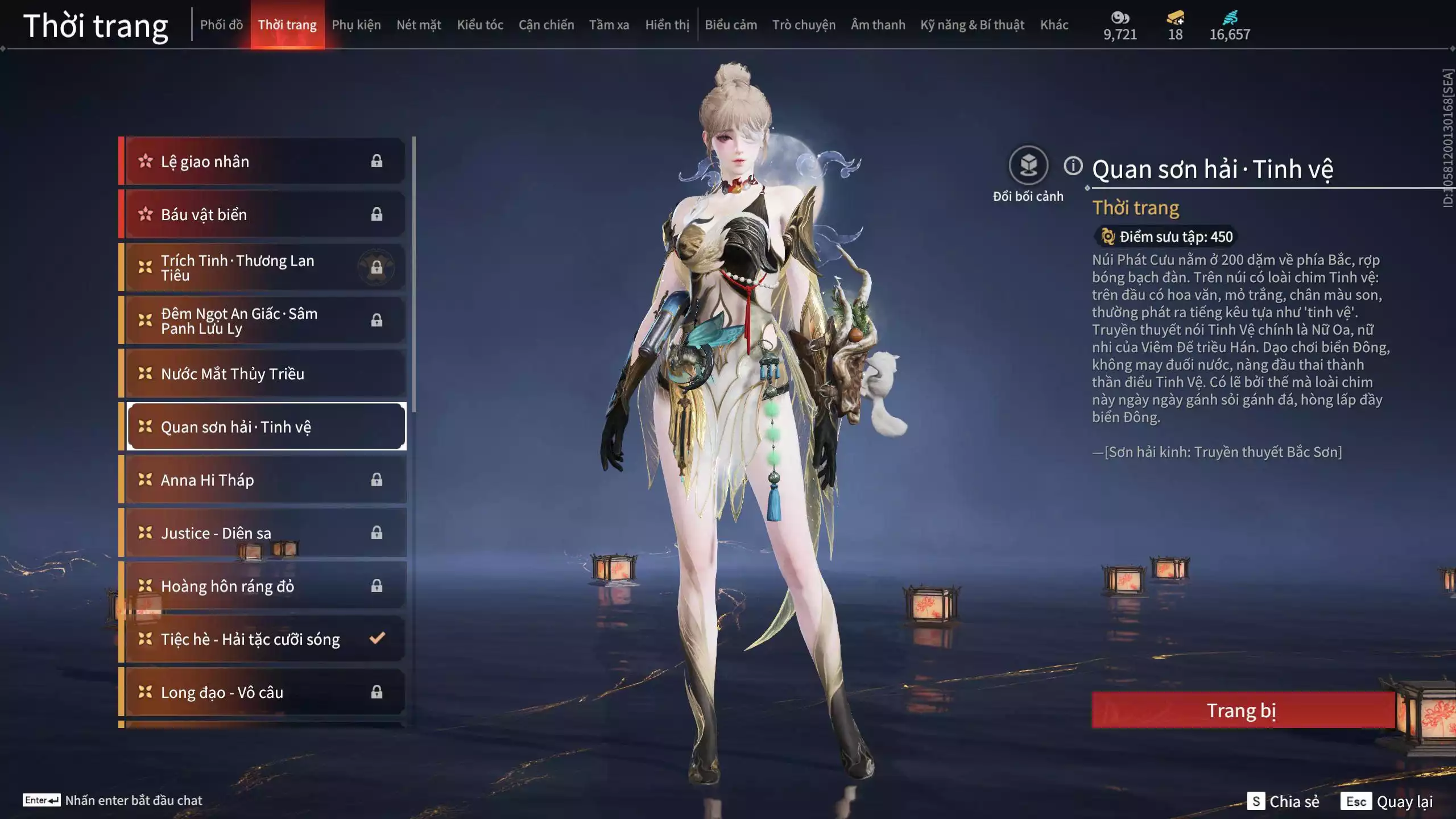
Task: Go to the Kiểu tóc tab
Action: click(x=480, y=25)
